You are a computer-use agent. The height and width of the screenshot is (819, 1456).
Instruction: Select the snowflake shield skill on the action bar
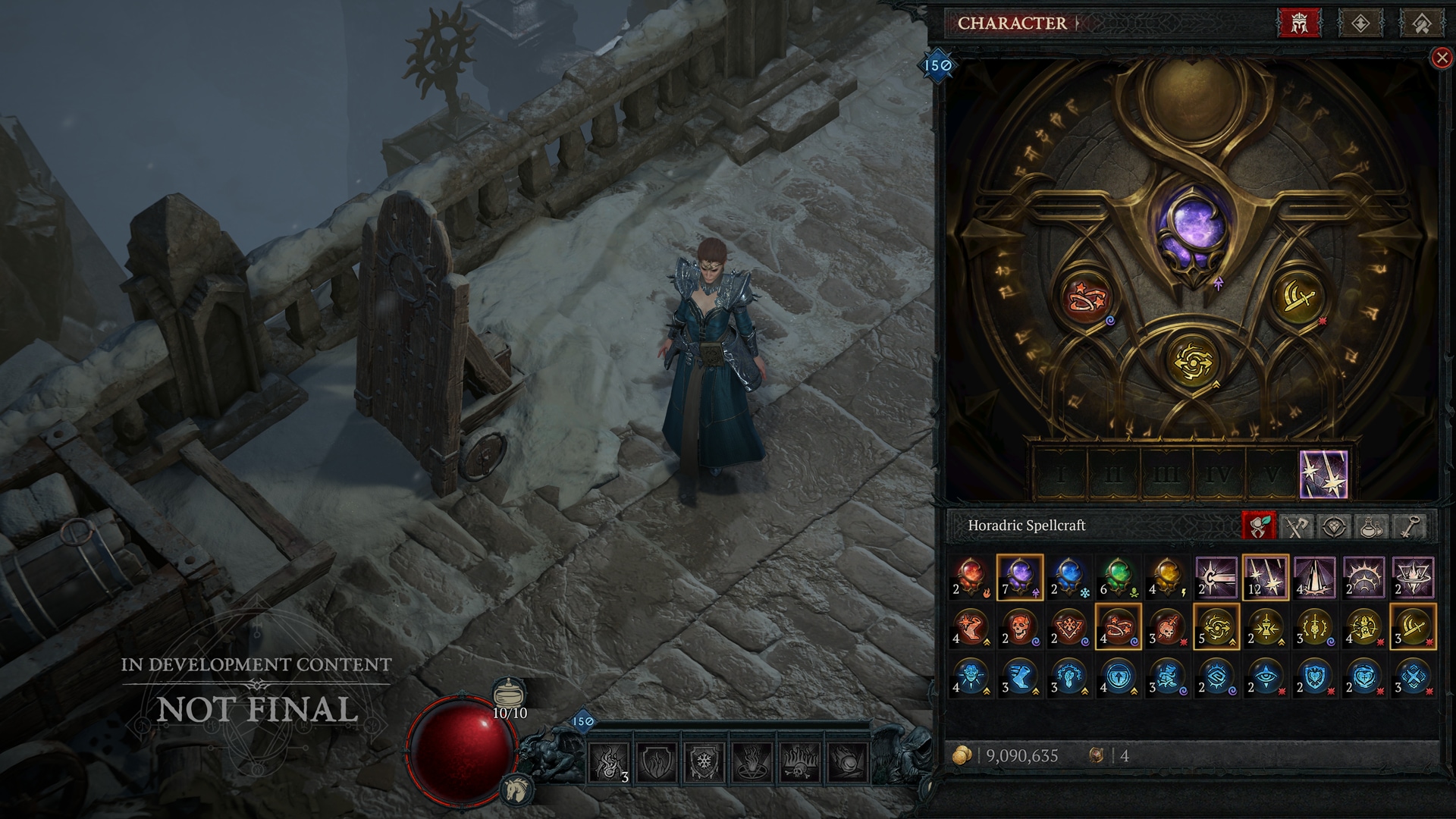pos(704,761)
